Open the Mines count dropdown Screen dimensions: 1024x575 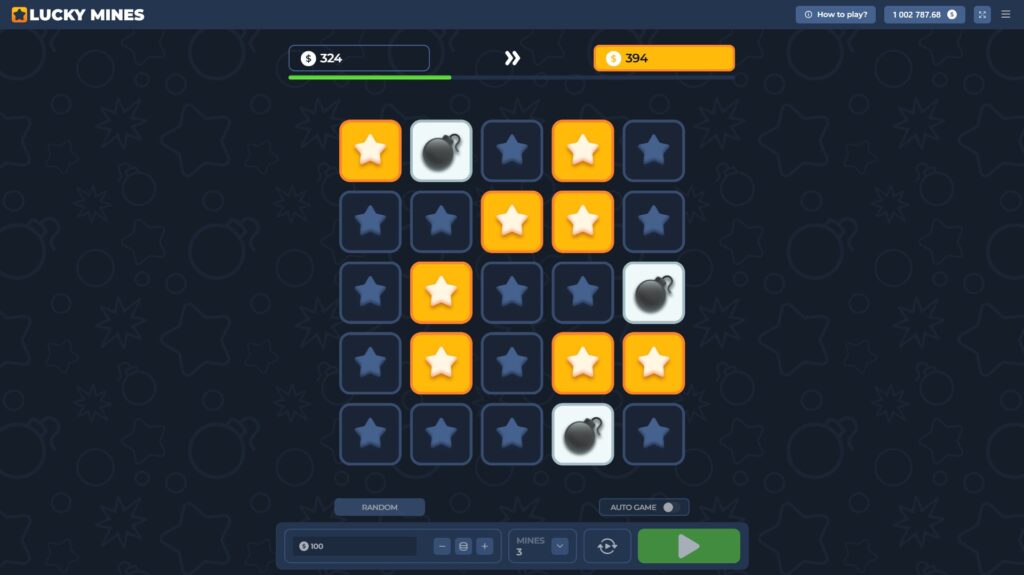560,546
